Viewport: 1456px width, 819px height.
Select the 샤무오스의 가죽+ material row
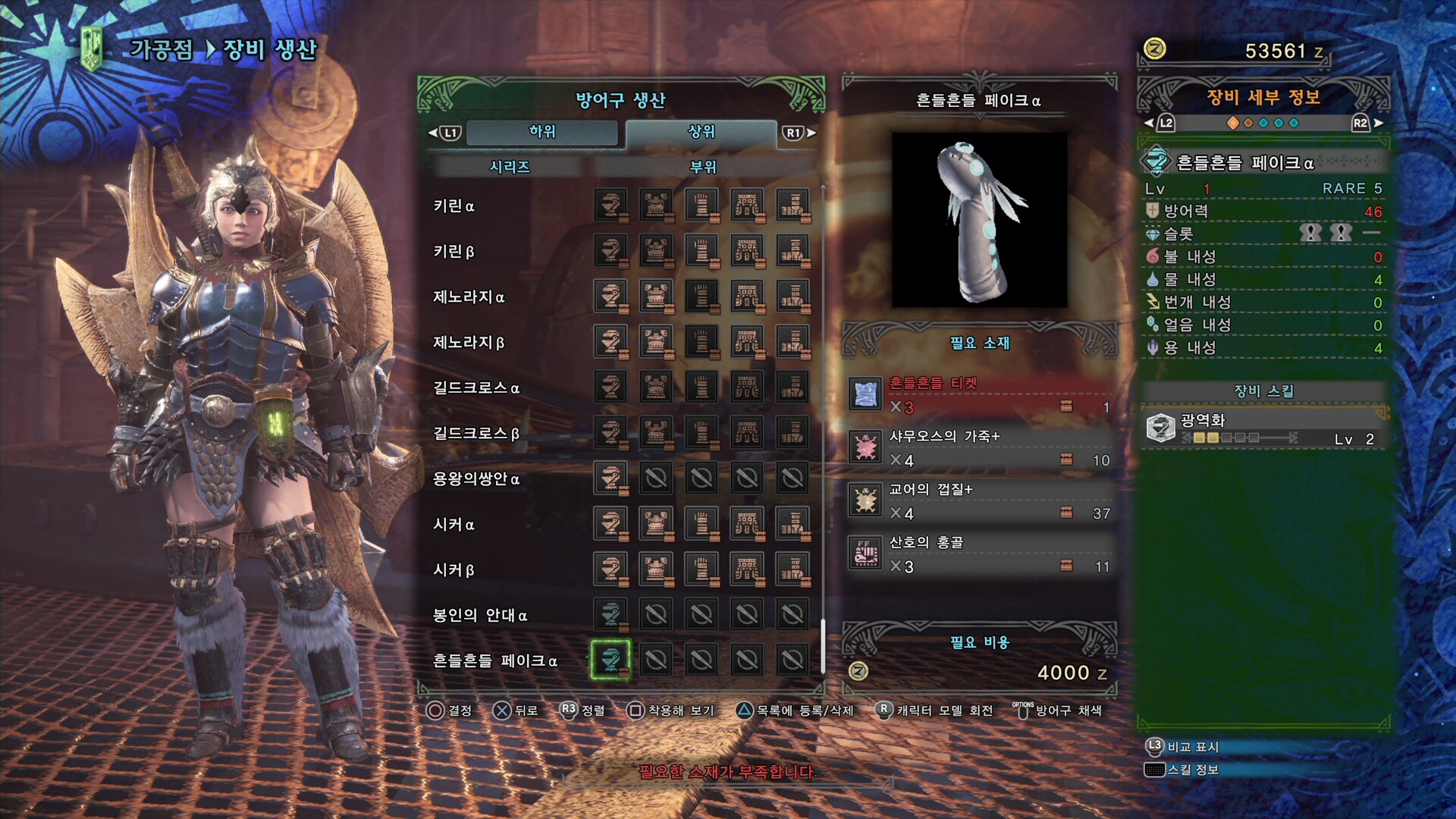pyautogui.click(x=980, y=447)
